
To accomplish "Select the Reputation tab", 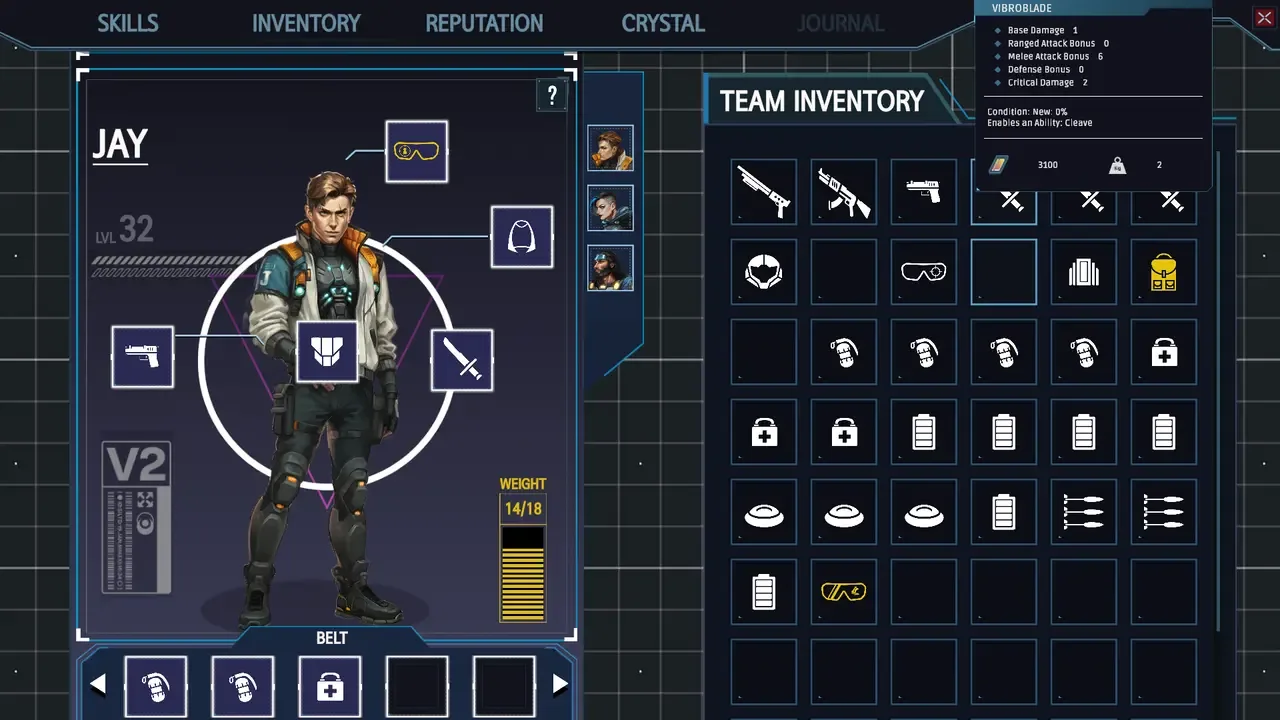I will [x=484, y=23].
